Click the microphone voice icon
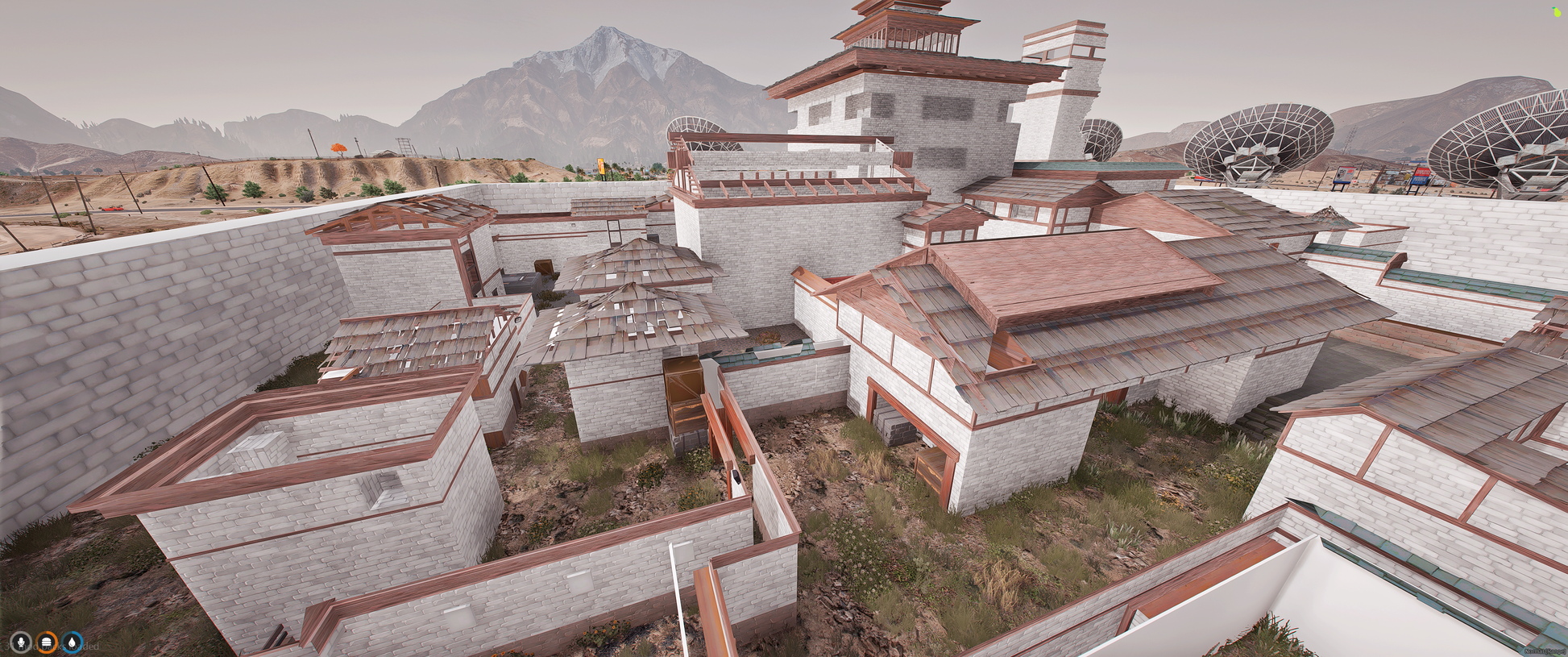 click(20, 642)
